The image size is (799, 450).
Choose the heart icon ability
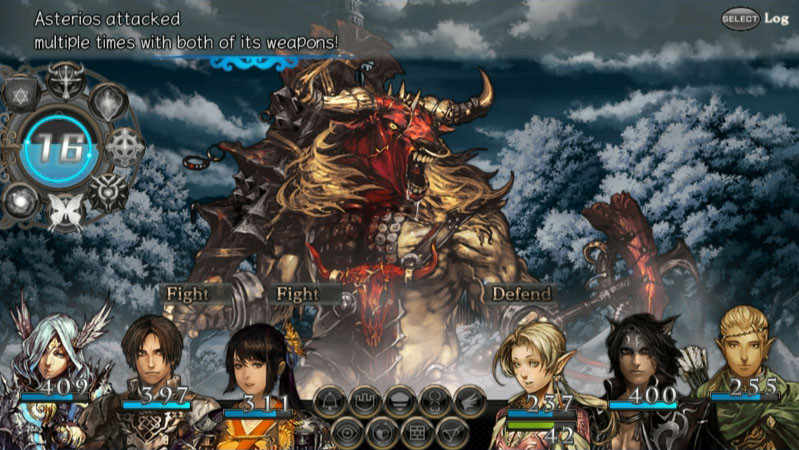pyautogui.click(x=383, y=432)
